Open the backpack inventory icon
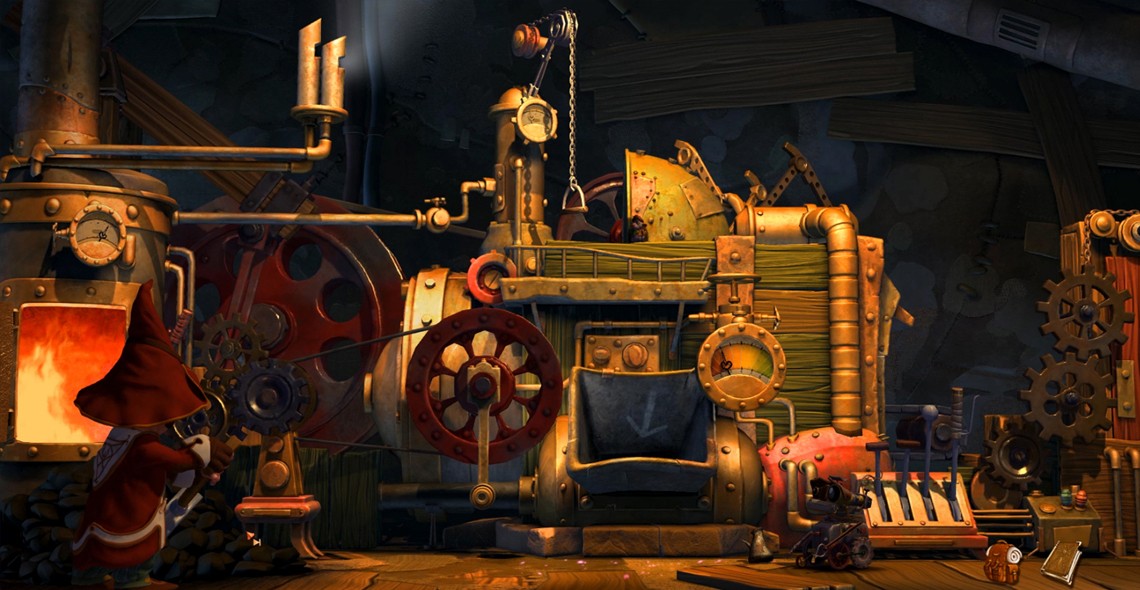This screenshot has height=590, width=1140. [999, 562]
